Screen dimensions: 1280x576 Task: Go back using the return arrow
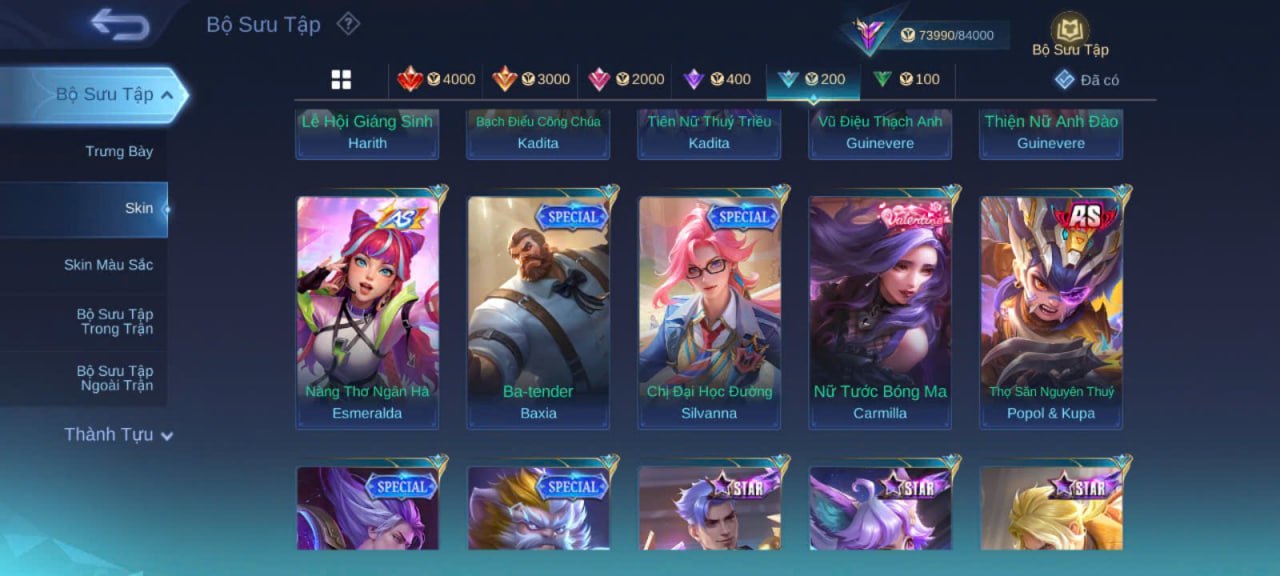click(x=120, y=24)
